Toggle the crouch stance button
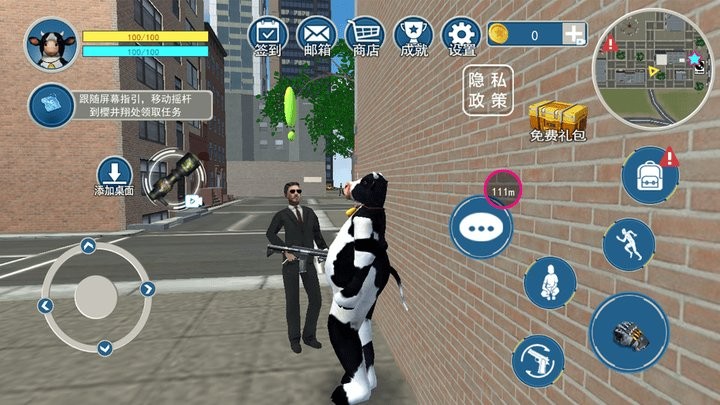The height and width of the screenshot is (405, 720). click(549, 283)
